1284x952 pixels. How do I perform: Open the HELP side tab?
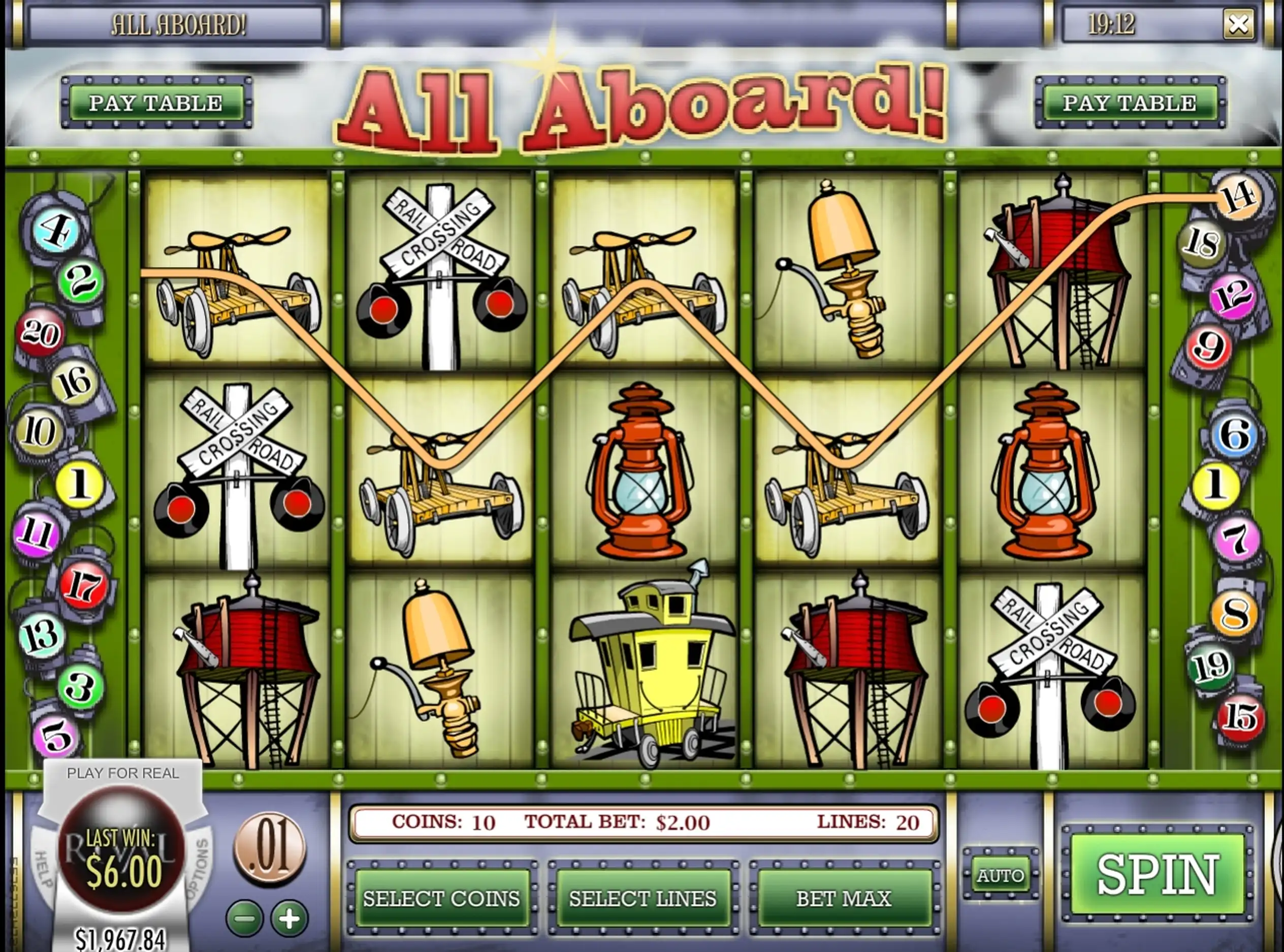click(44, 869)
